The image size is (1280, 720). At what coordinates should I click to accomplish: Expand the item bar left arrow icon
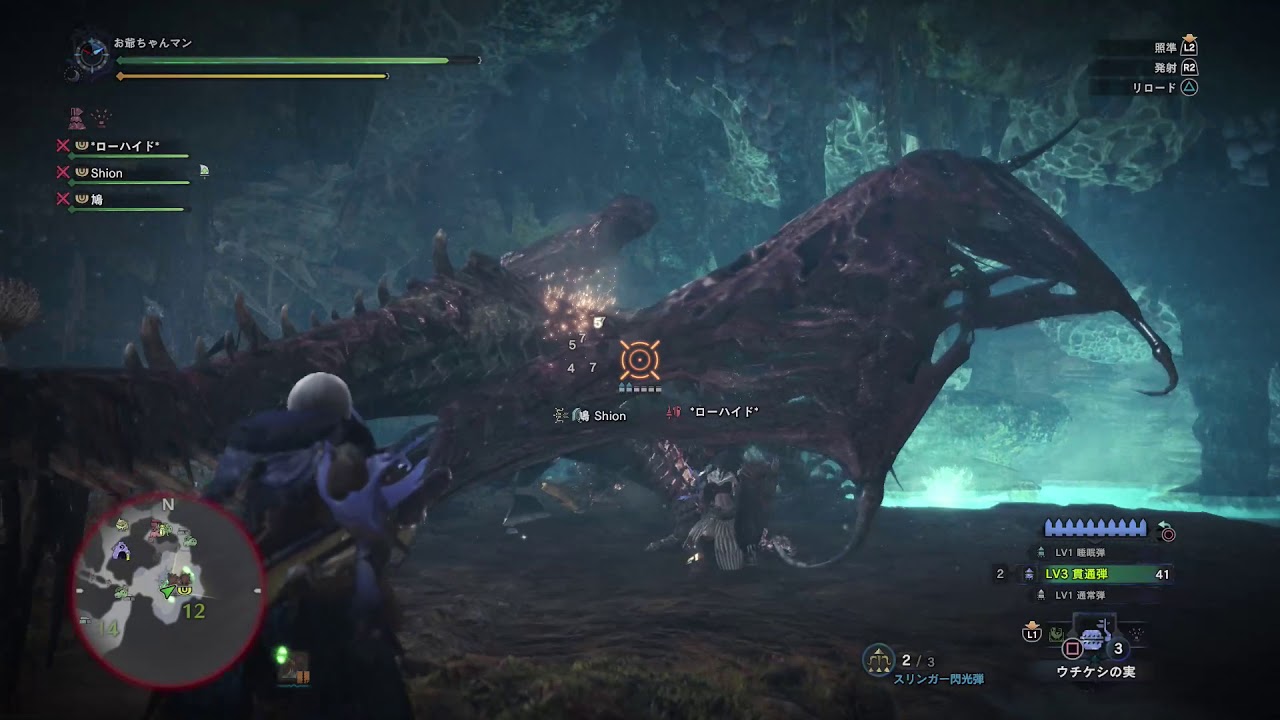tap(1055, 634)
